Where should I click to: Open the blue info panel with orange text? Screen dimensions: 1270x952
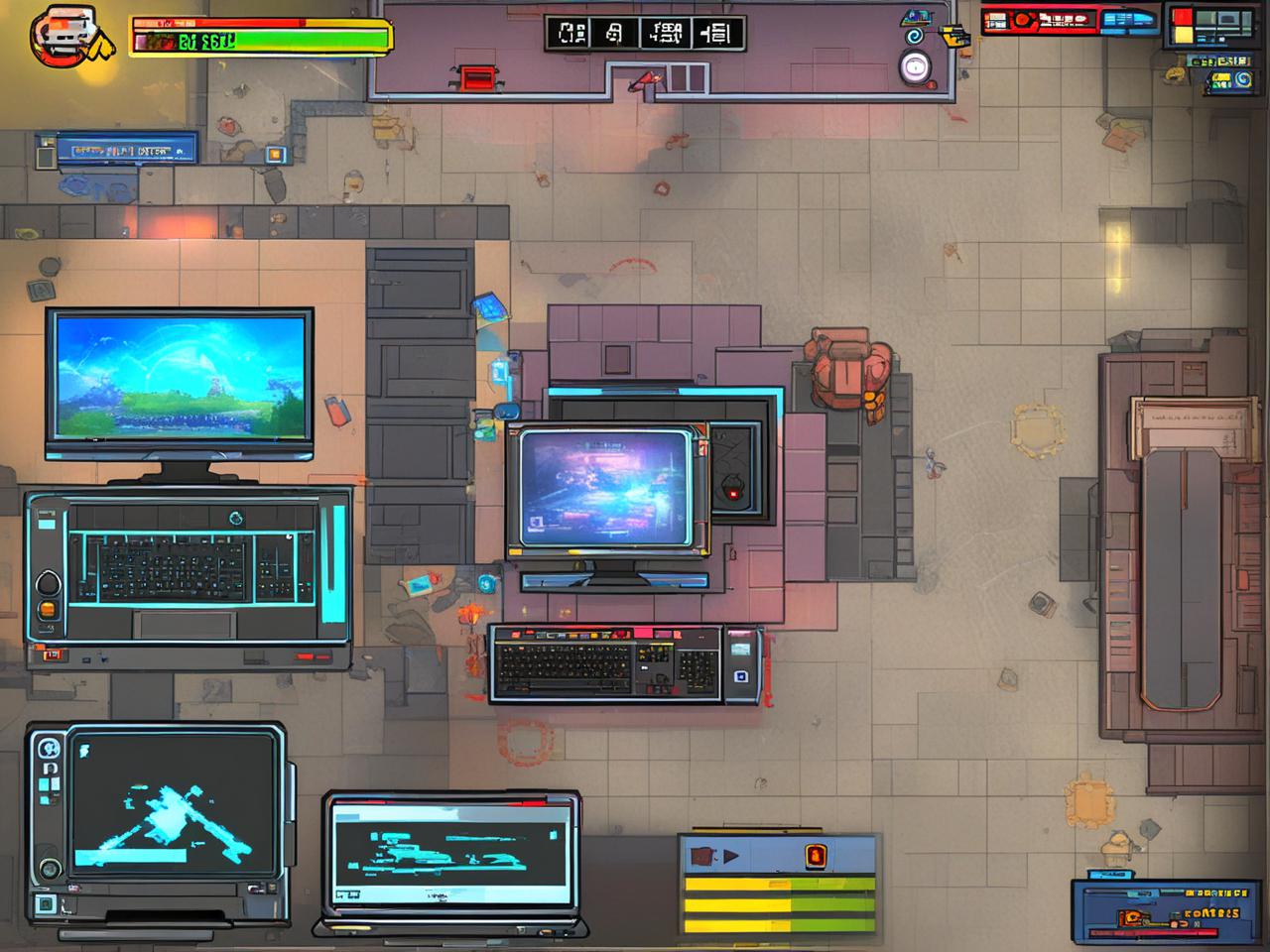pos(1157,910)
